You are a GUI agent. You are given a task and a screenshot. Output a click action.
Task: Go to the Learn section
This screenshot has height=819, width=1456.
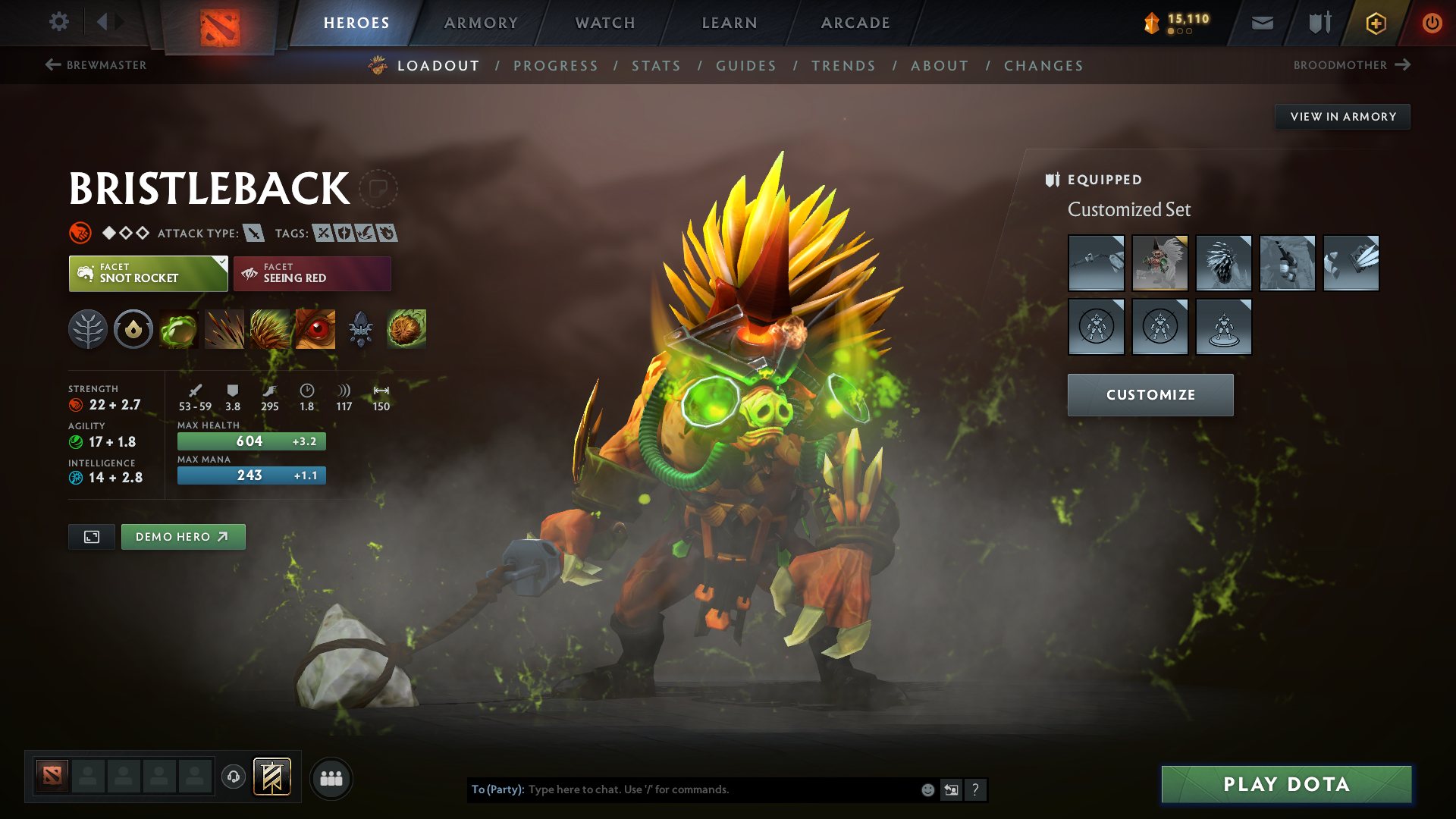(x=730, y=23)
